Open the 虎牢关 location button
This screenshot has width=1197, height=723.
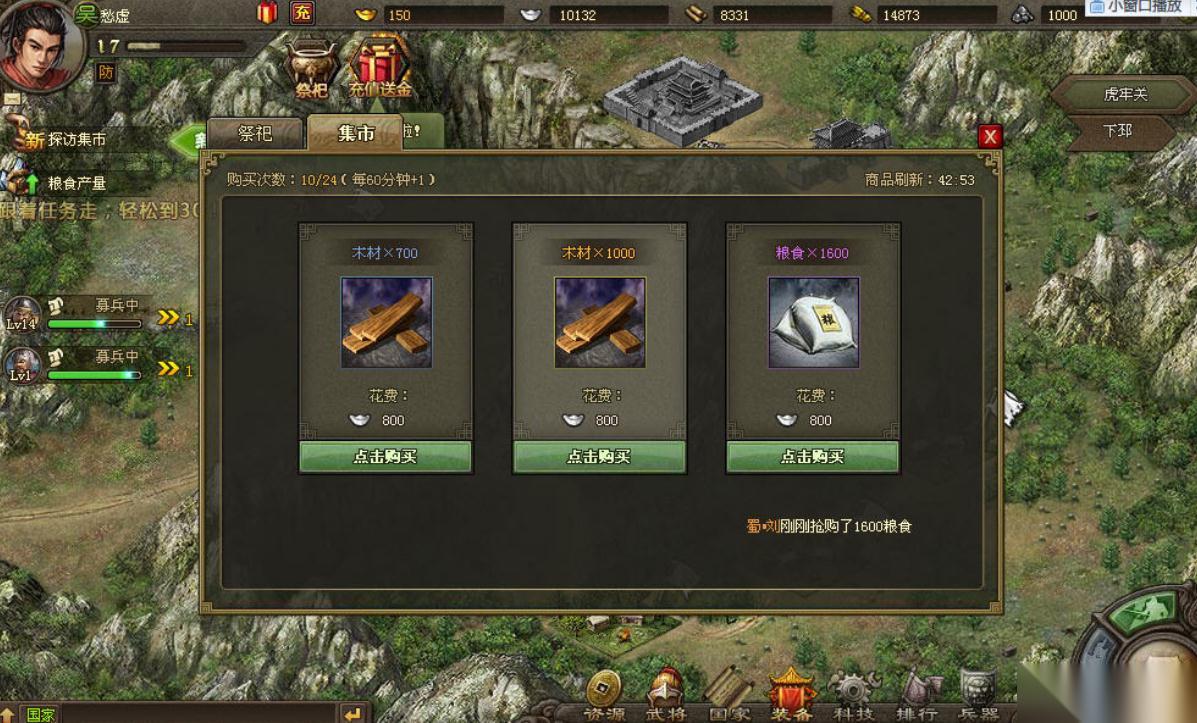1124,95
